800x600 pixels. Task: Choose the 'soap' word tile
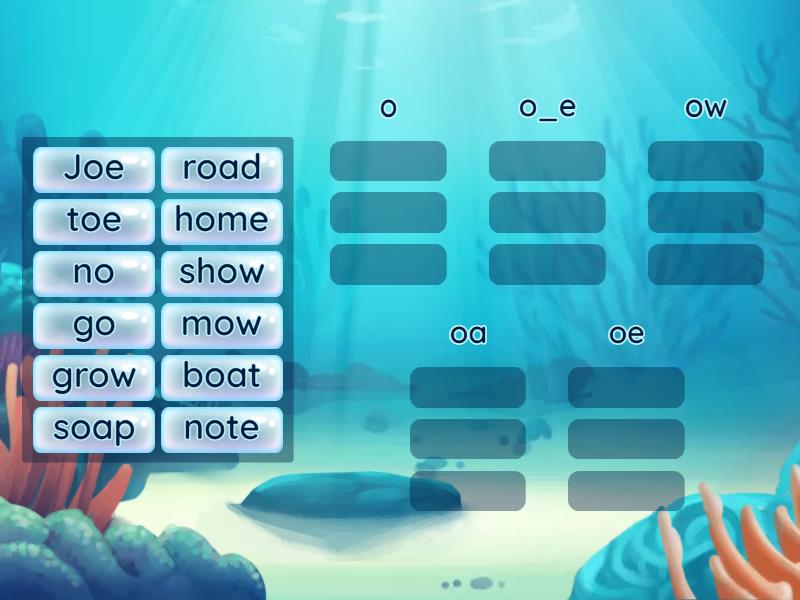94,429
